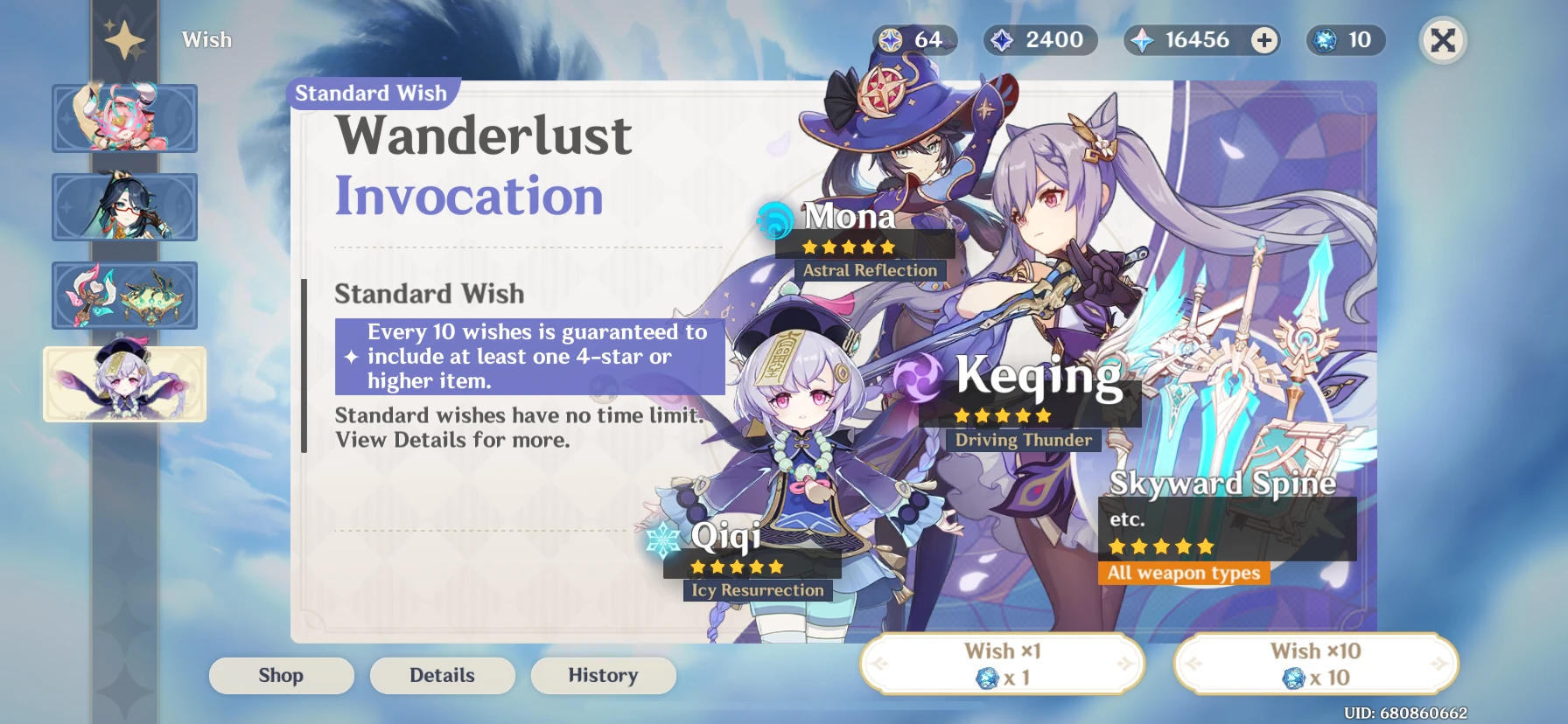View banner Details

pyautogui.click(x=442, y=675)
